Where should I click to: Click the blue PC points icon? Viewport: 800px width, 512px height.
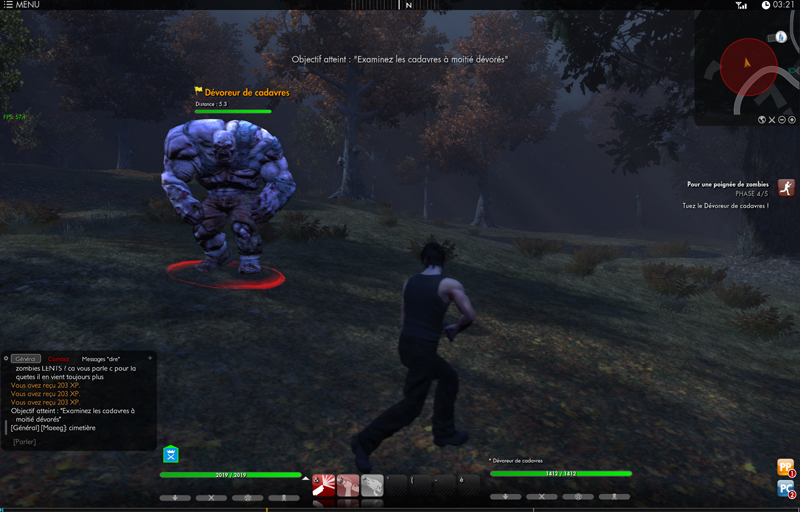point(786,488)
